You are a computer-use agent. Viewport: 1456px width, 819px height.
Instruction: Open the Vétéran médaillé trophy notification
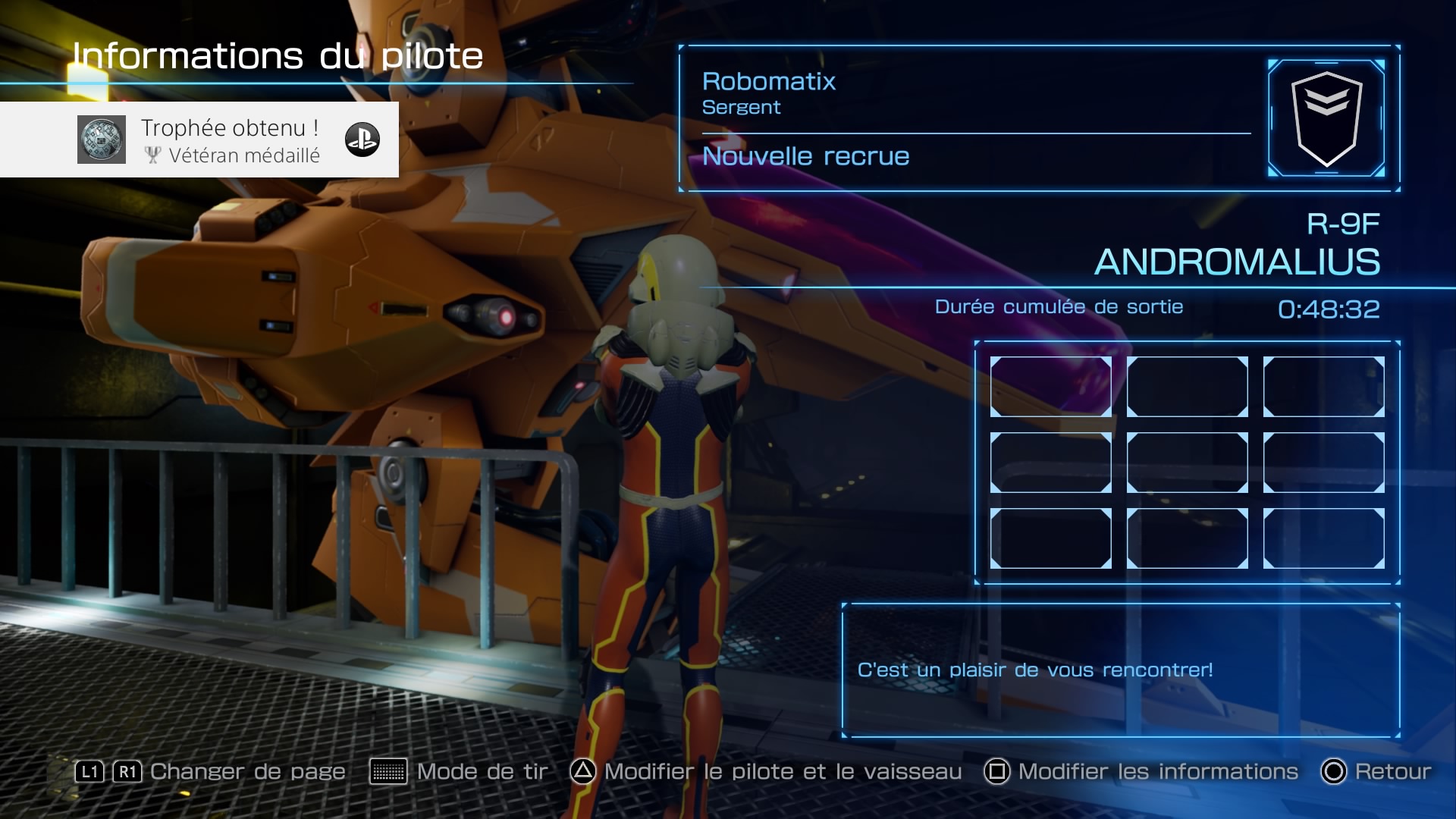click(x=199, y=140)
